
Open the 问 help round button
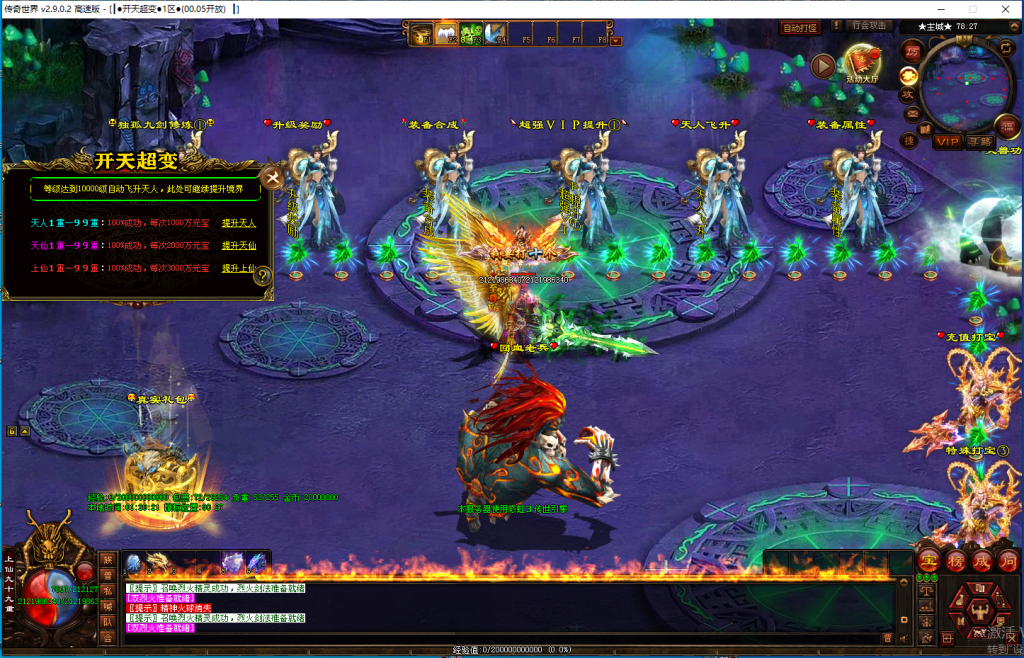[x=1008, y=560]
